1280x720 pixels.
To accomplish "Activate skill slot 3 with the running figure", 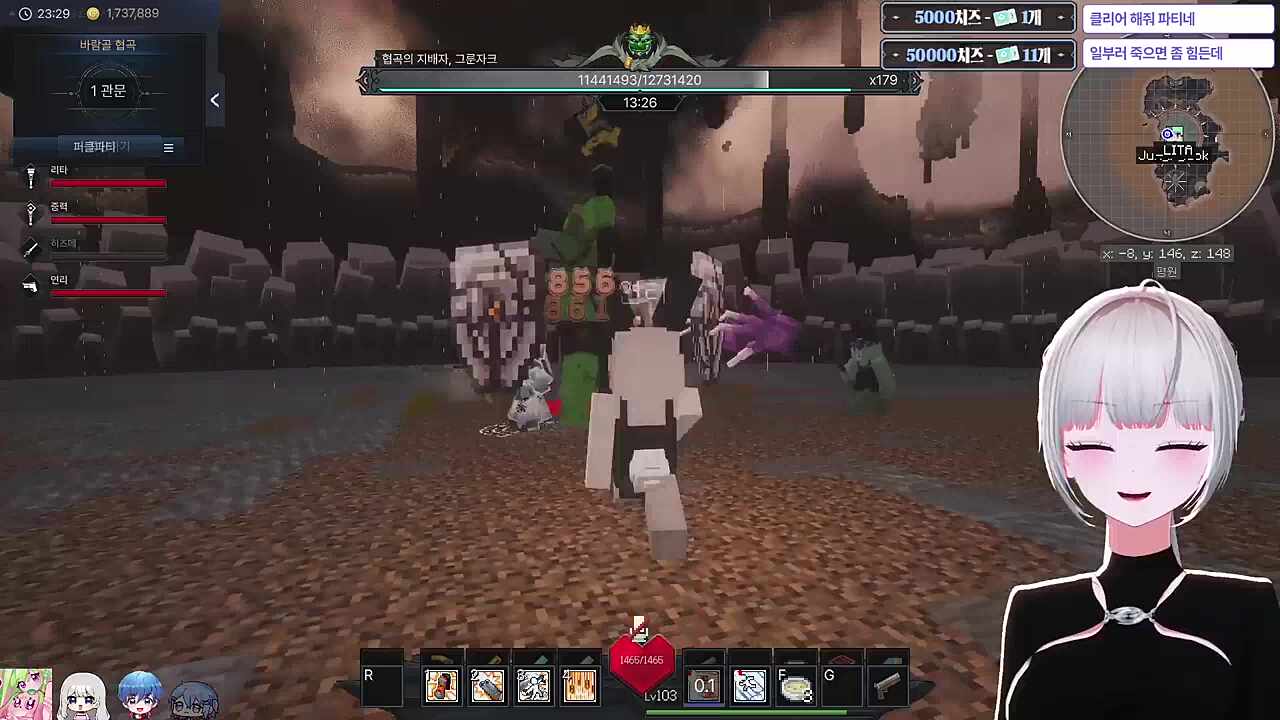I will [x=533, y=685].
